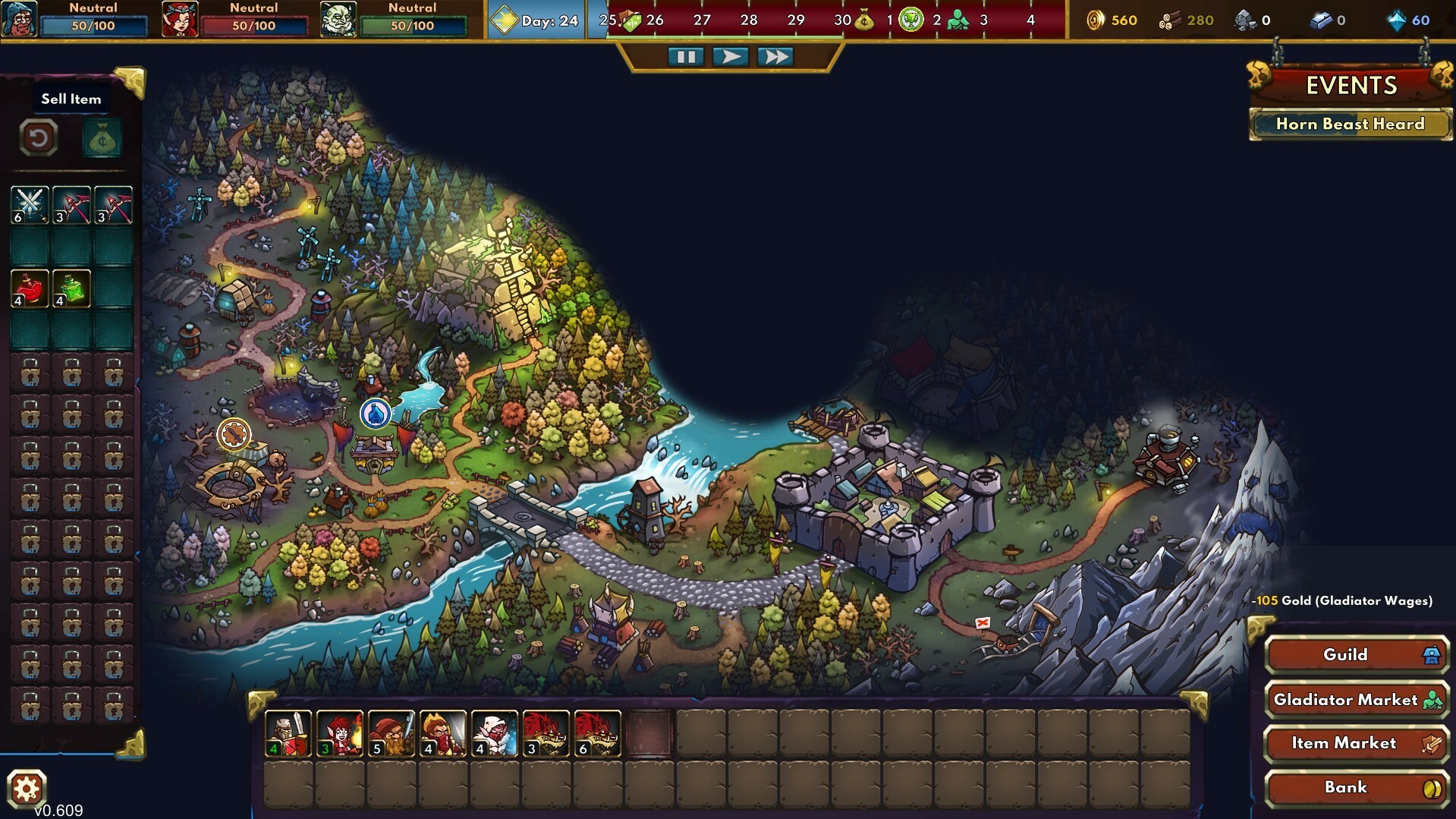The image size is (1456, 819).
Task: Click the Events panel header
Action: tap(1350, 87)
